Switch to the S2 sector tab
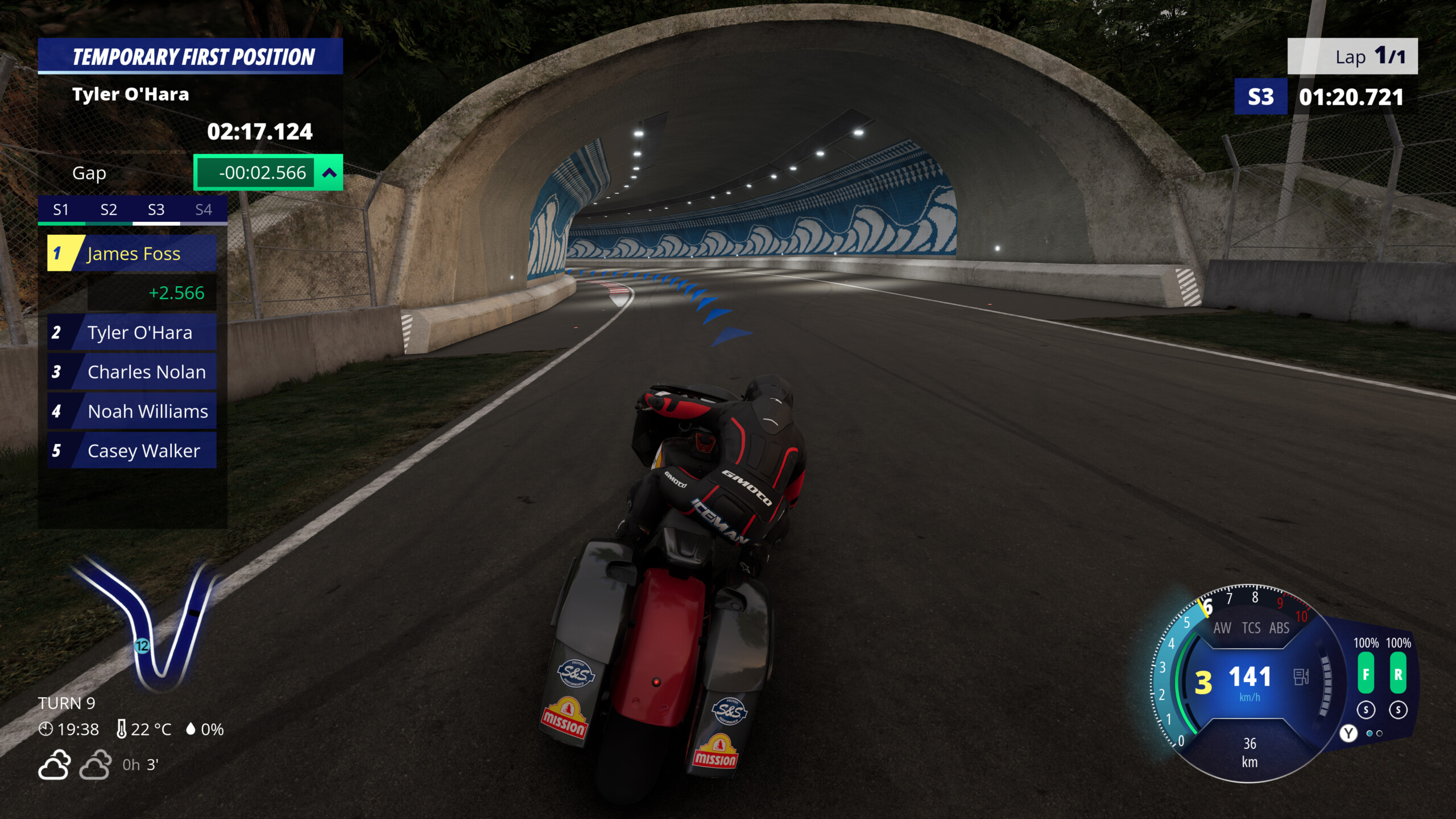1456x819 pixels. point(108,209)
